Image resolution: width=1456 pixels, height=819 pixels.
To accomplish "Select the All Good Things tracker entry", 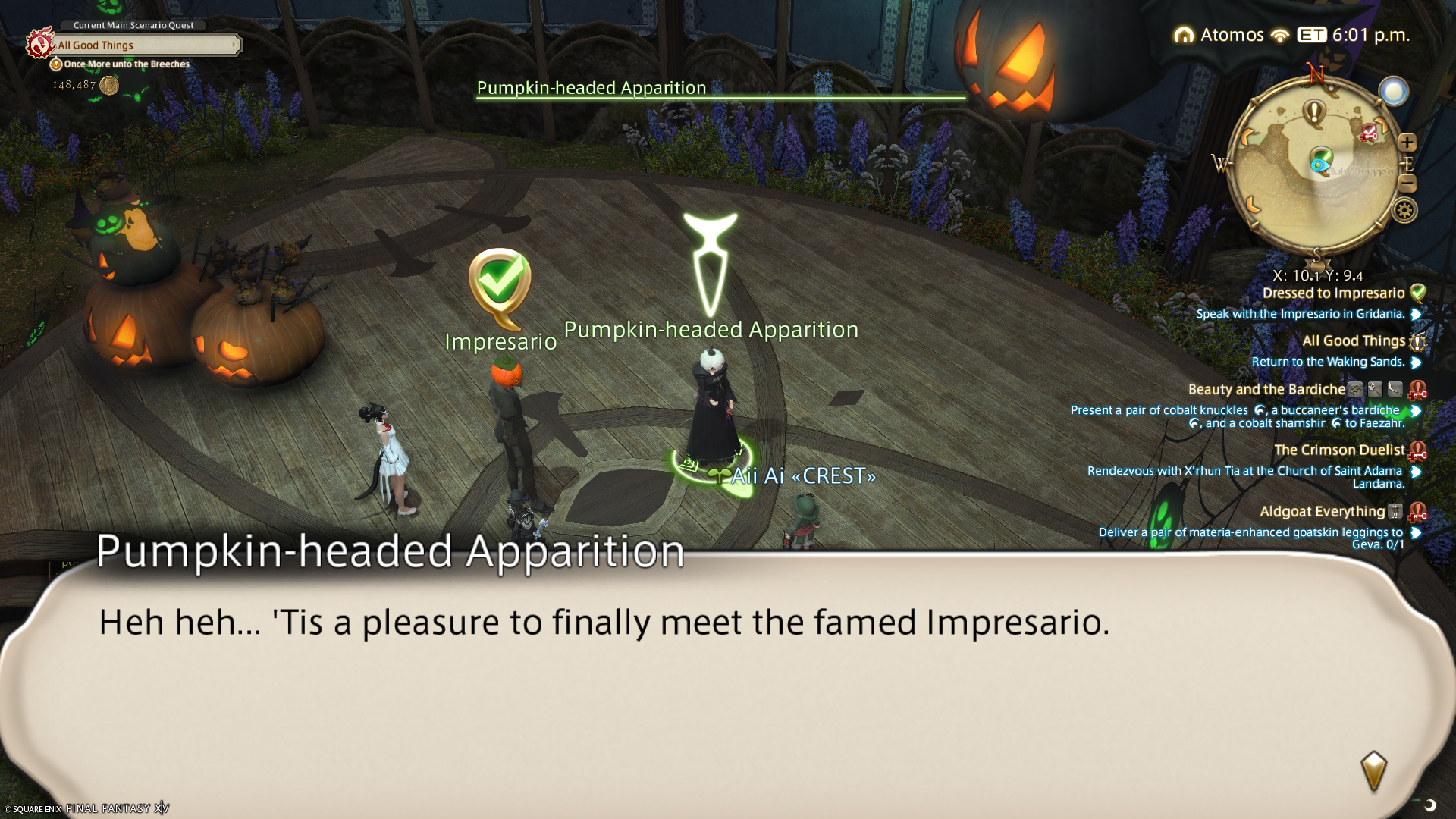I will [1354, 341].
